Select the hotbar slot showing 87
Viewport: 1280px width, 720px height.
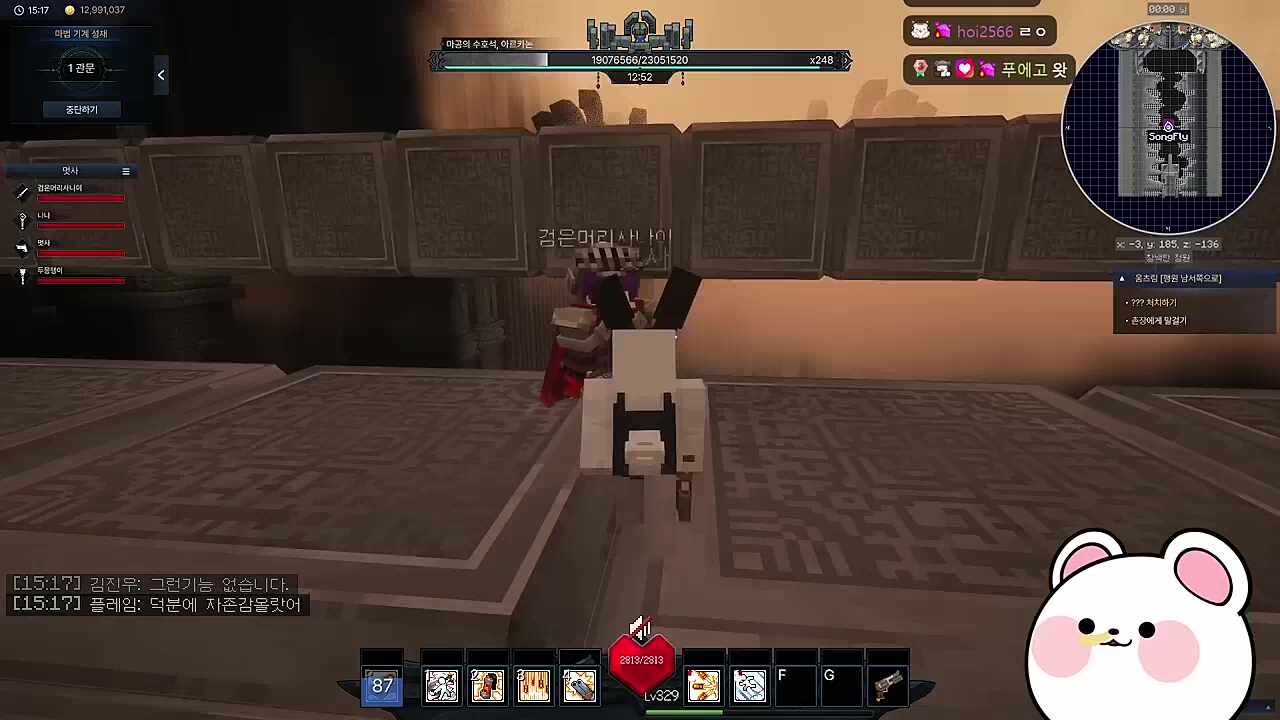(x=382, y=685)
